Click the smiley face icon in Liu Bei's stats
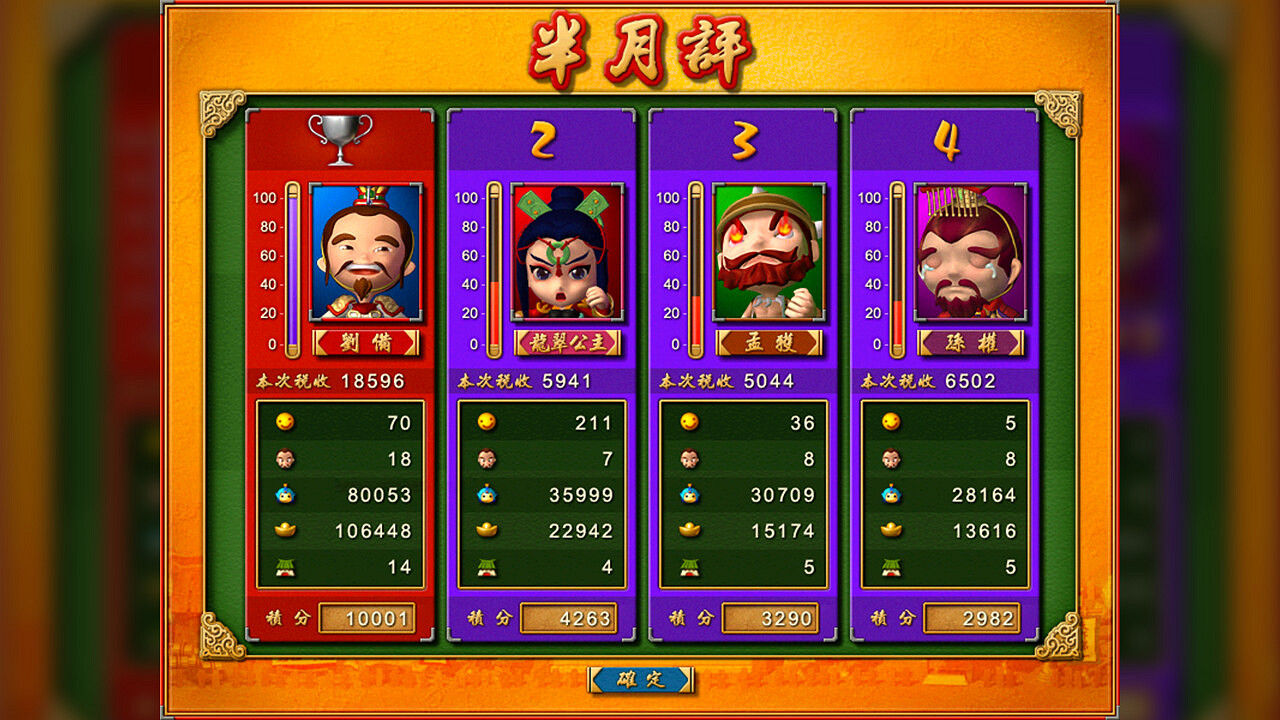This screenshot has height=720, width=1280. pos(287,423)
